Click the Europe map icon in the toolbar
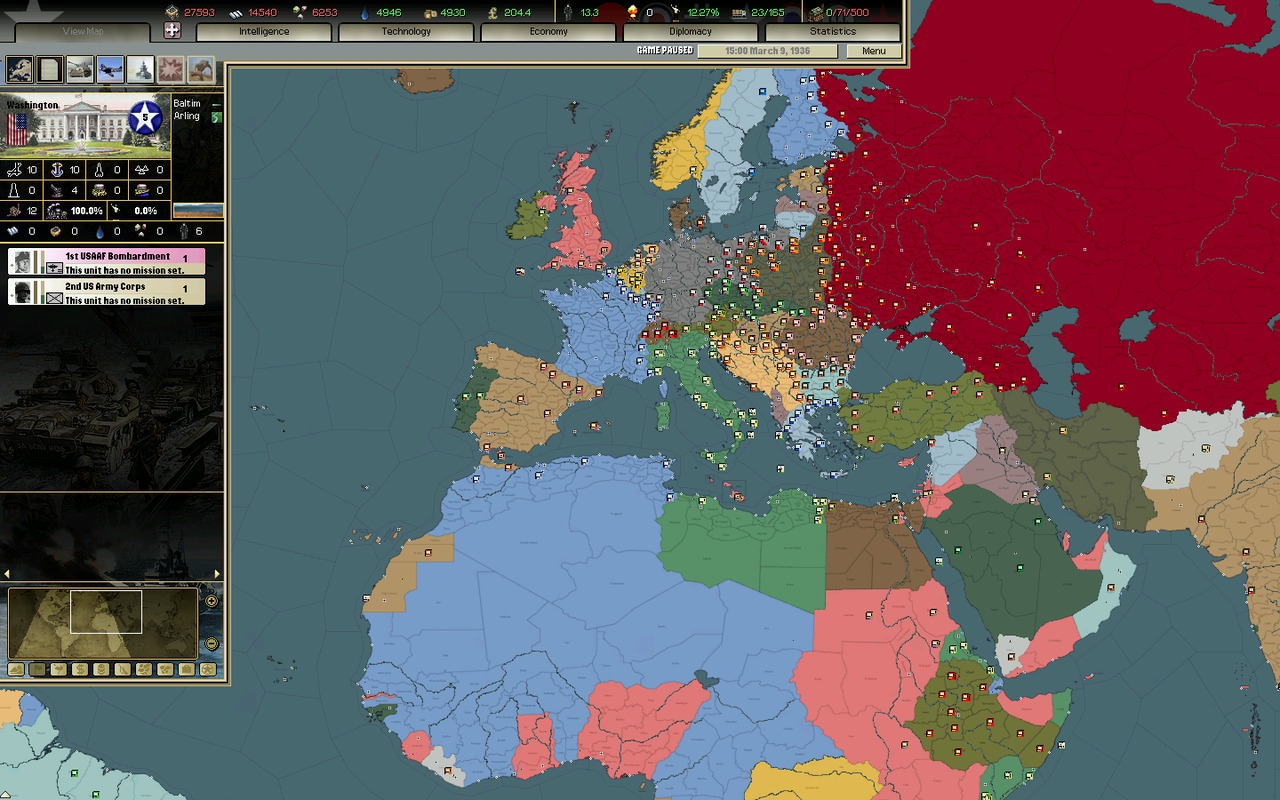Image resolution: width=1280 pixels, height=800 pixels. [20, 69]
